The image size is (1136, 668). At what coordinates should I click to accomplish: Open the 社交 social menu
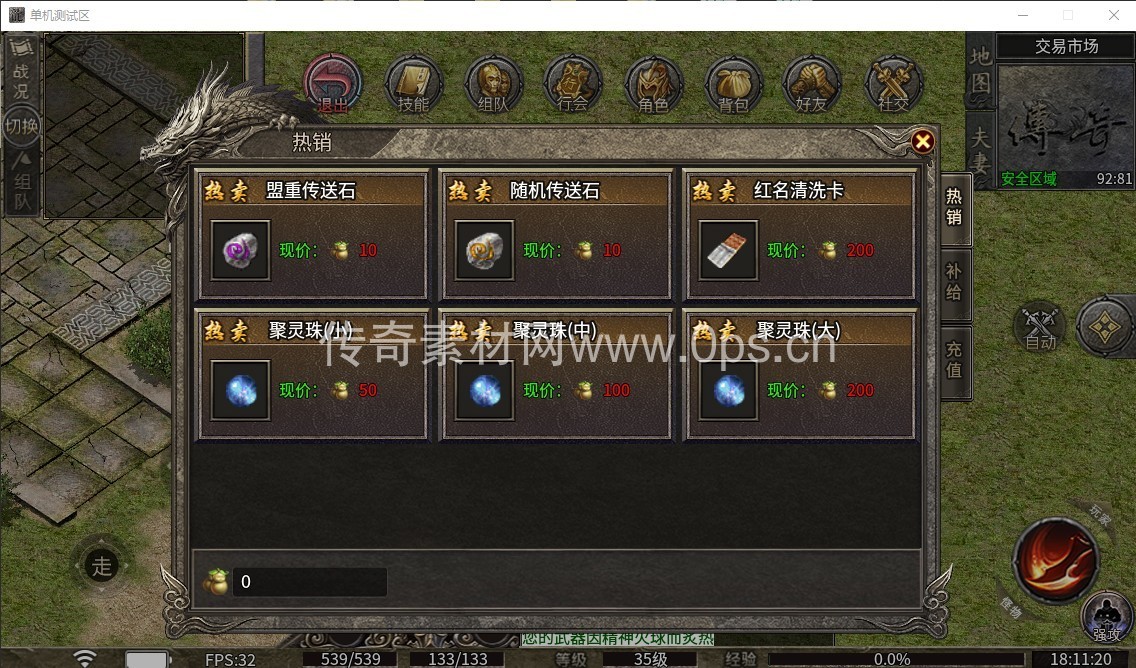pyautogui.click(x=893, y=83)
